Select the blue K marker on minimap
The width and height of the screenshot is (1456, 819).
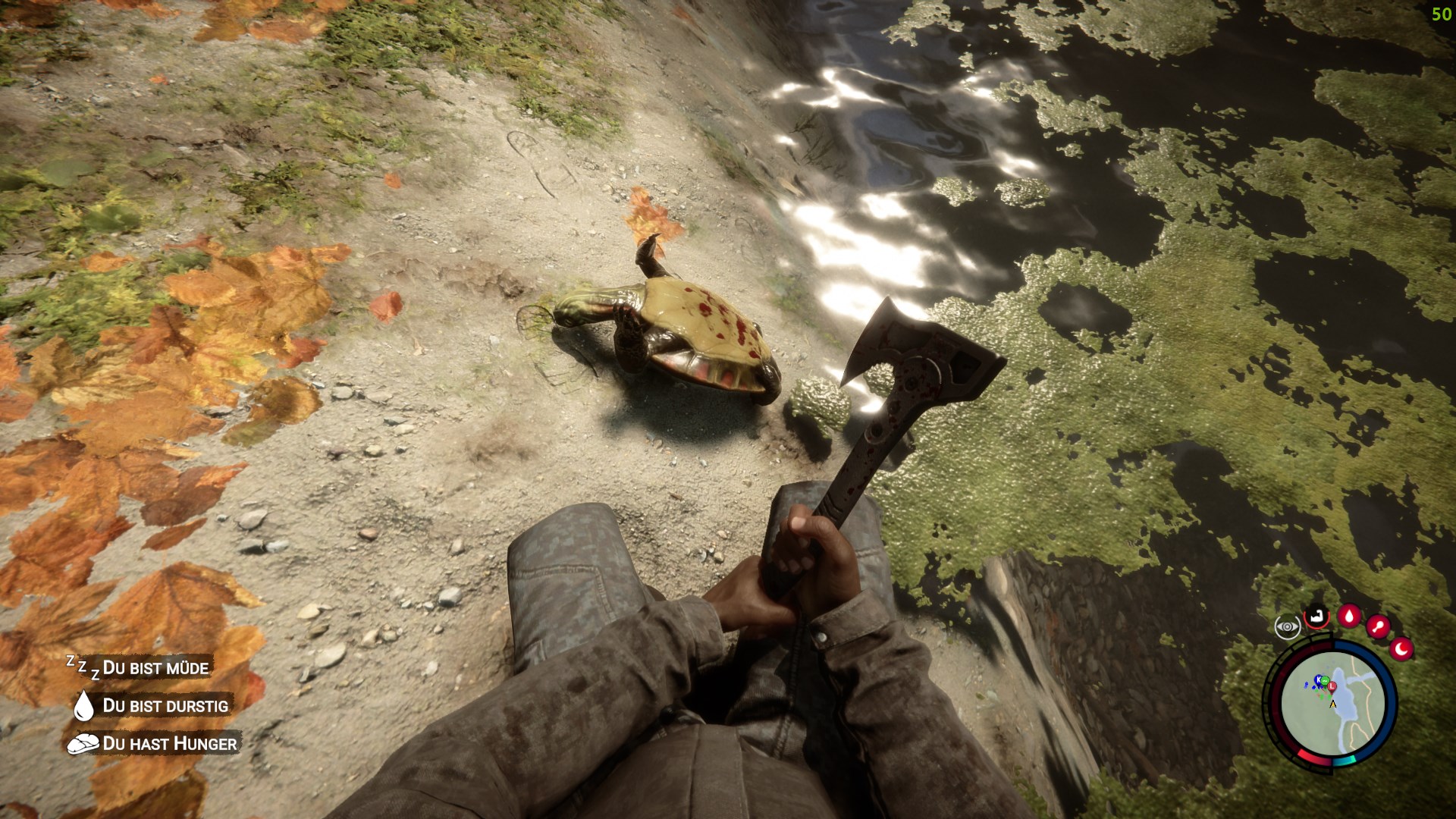(1319, 679)
